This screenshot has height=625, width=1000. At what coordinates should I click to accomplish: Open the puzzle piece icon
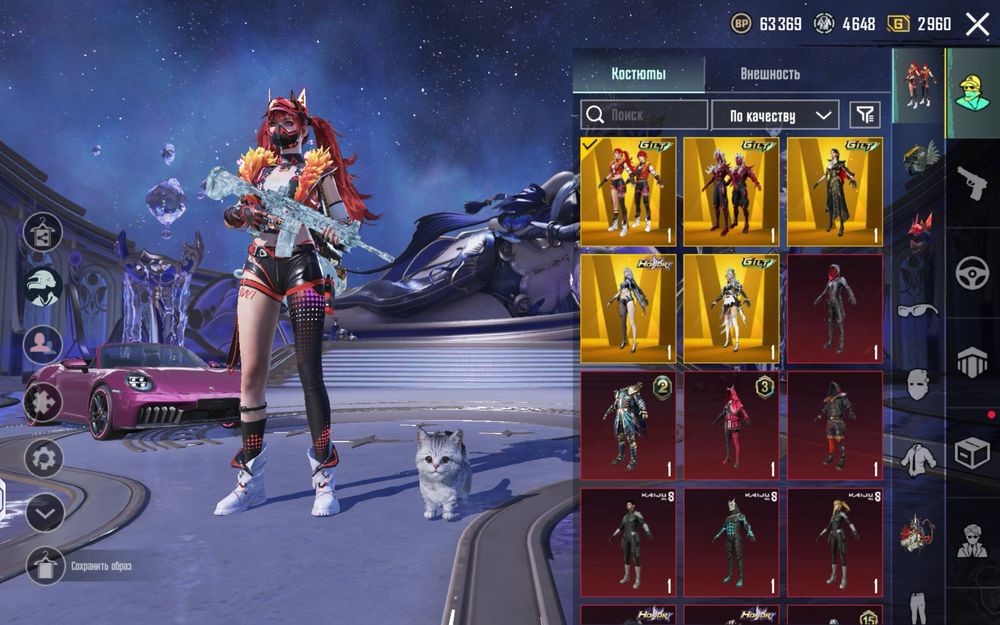(x=44, y=402)
